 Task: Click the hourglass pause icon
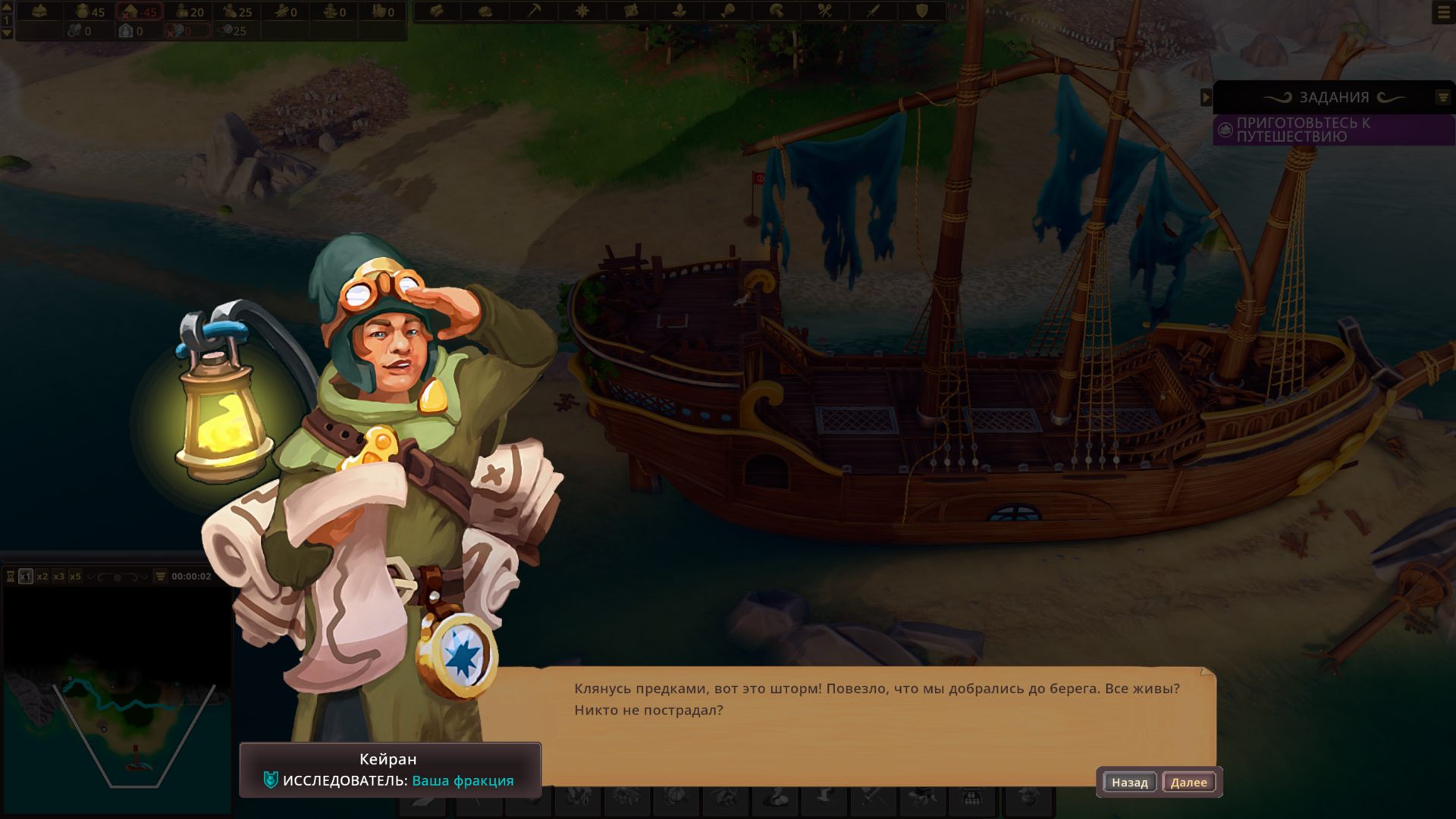click(x=11, y=576)
